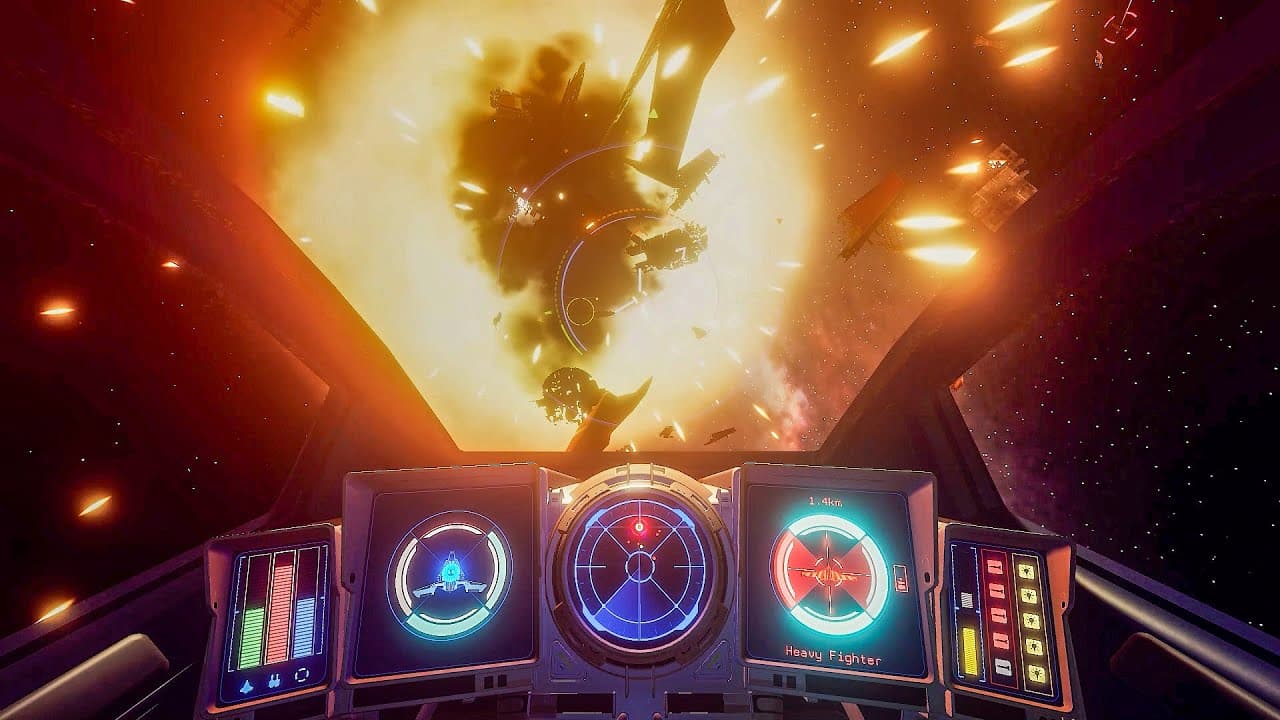Flip the top red rocker switch on right console
Viewport: 1280px width, 720px height.
[996, 567]
